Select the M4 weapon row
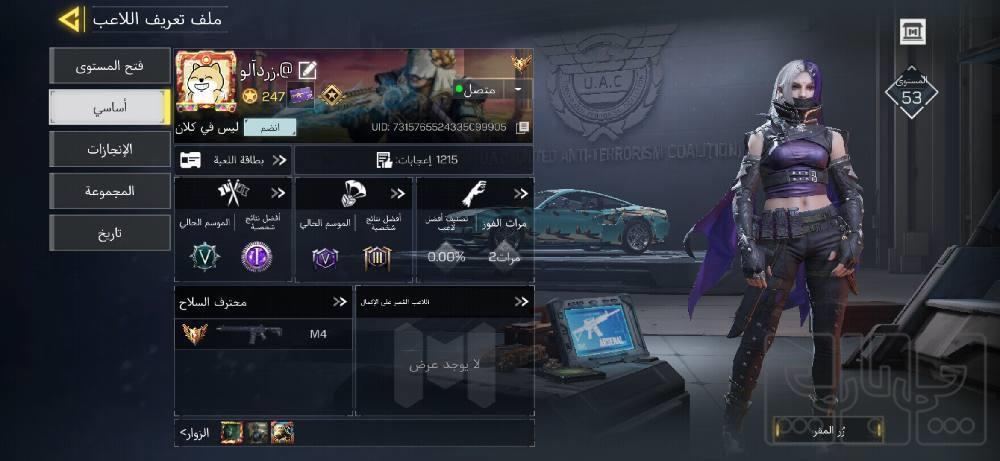Viewport: 1000px width, 461px height. click(263, 334)
